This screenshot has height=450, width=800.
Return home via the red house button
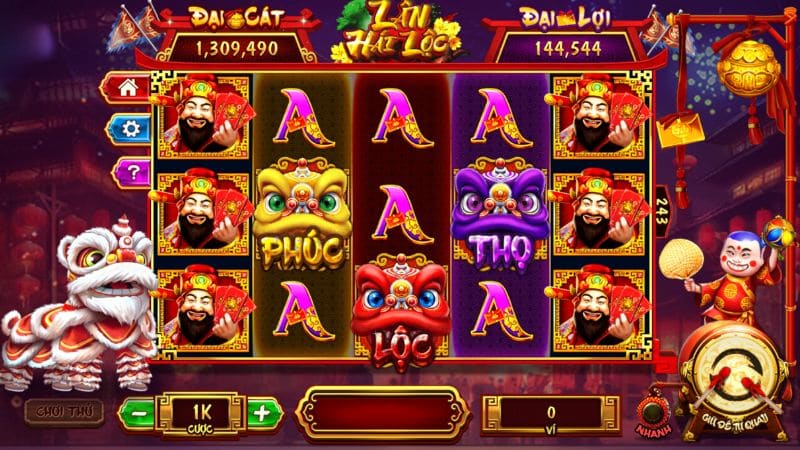(x=129, y=87)
